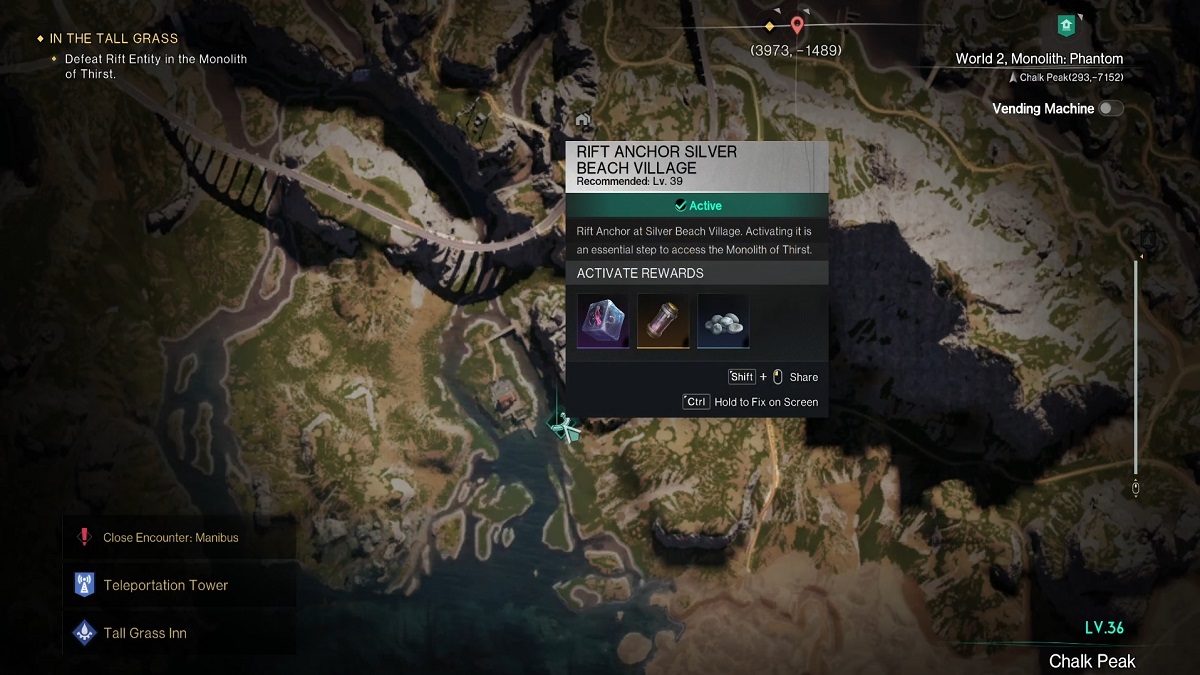Open the In The Tall Grass quest tracker

click(x=113, y=39)
